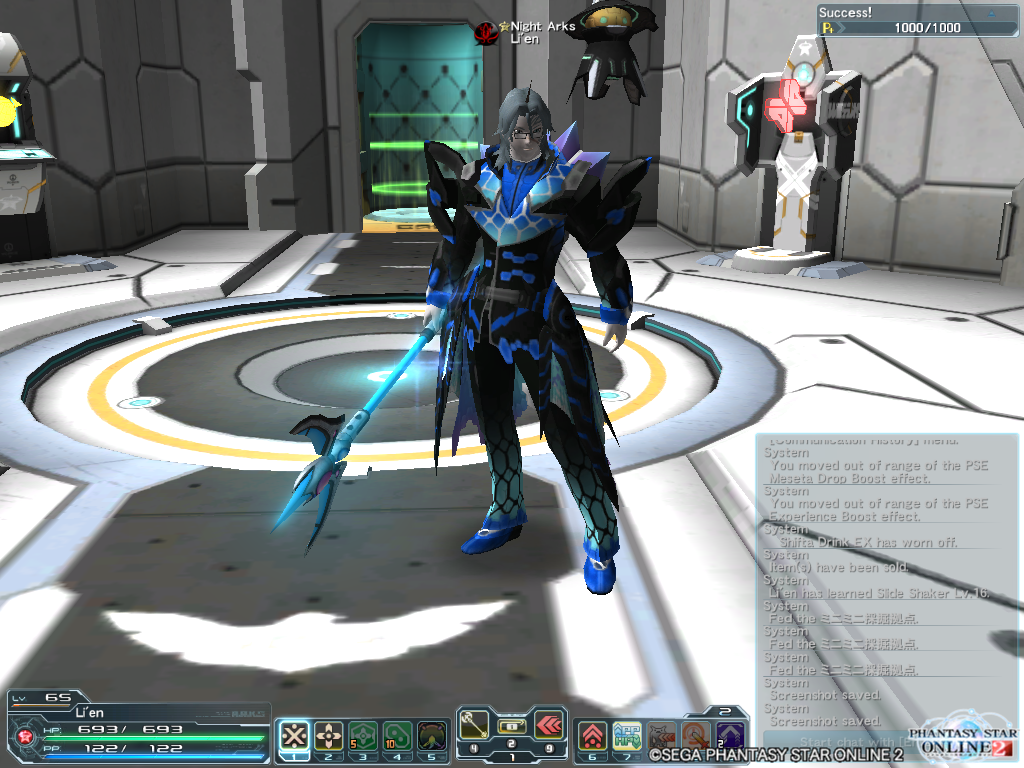Use the green item marked 10 in slot 4
Viewport: 1024px width, 768px height.
click(397, 736)
